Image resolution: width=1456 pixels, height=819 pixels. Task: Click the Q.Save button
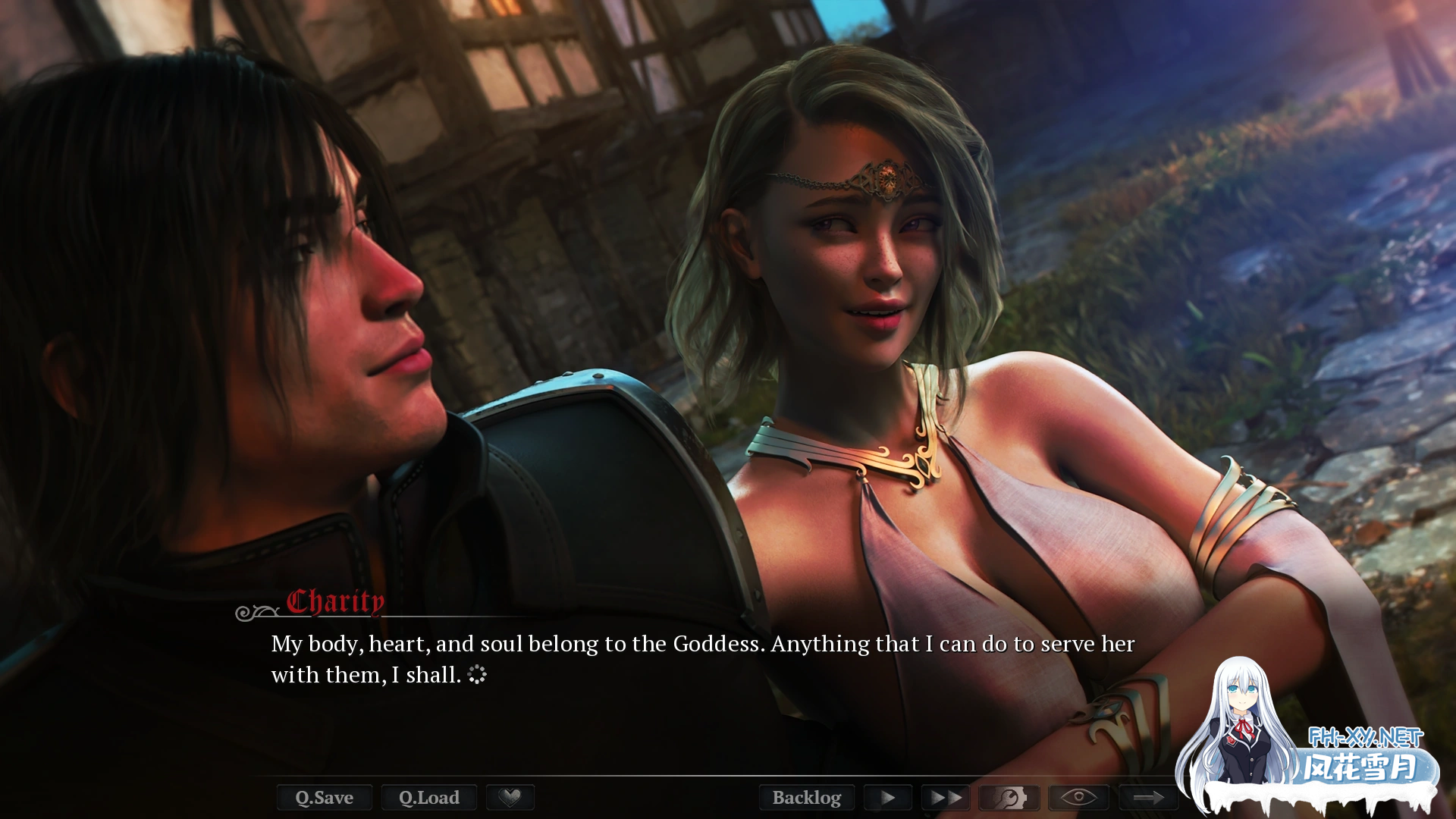(x=324, y=797)
